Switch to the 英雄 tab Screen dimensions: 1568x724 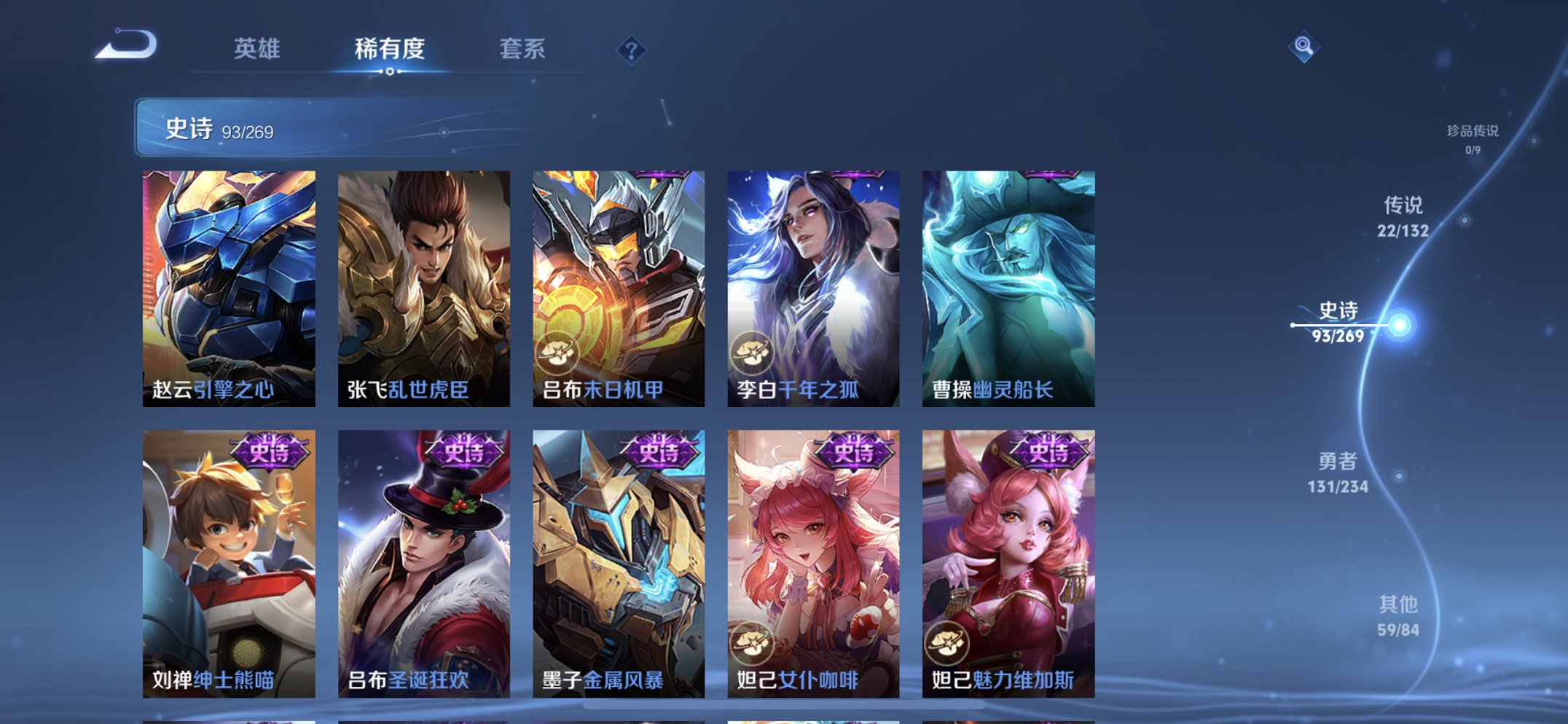tap(256, 50)
